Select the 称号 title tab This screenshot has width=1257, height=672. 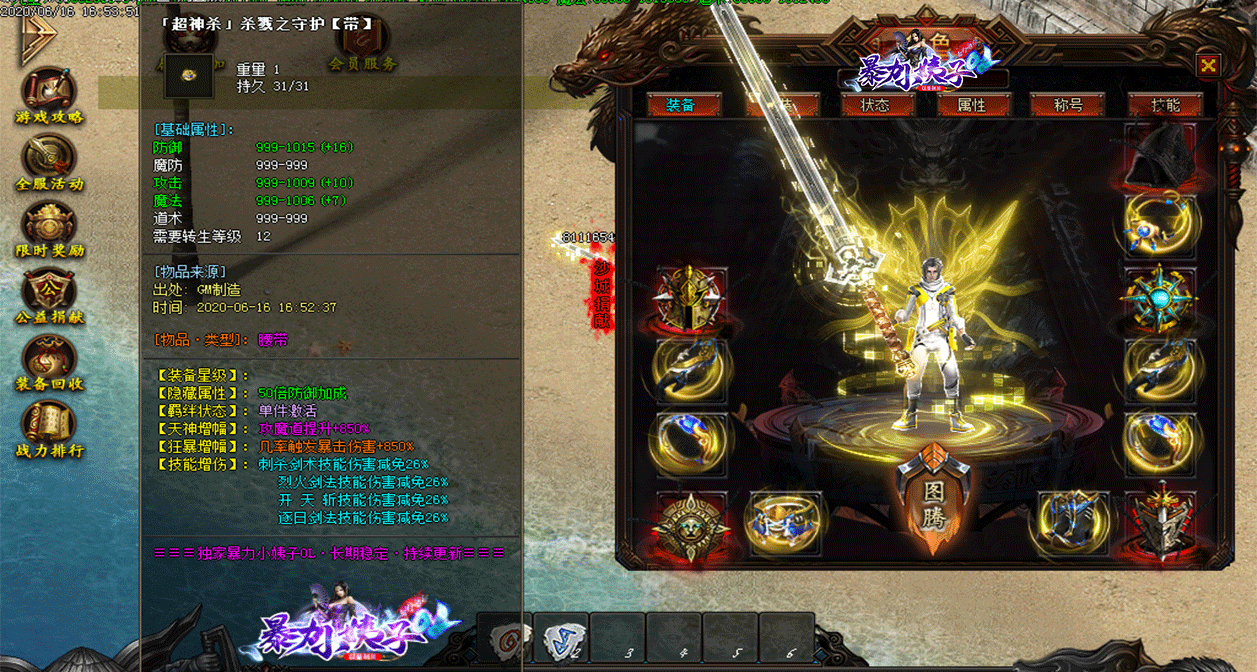coord(1068,105)
